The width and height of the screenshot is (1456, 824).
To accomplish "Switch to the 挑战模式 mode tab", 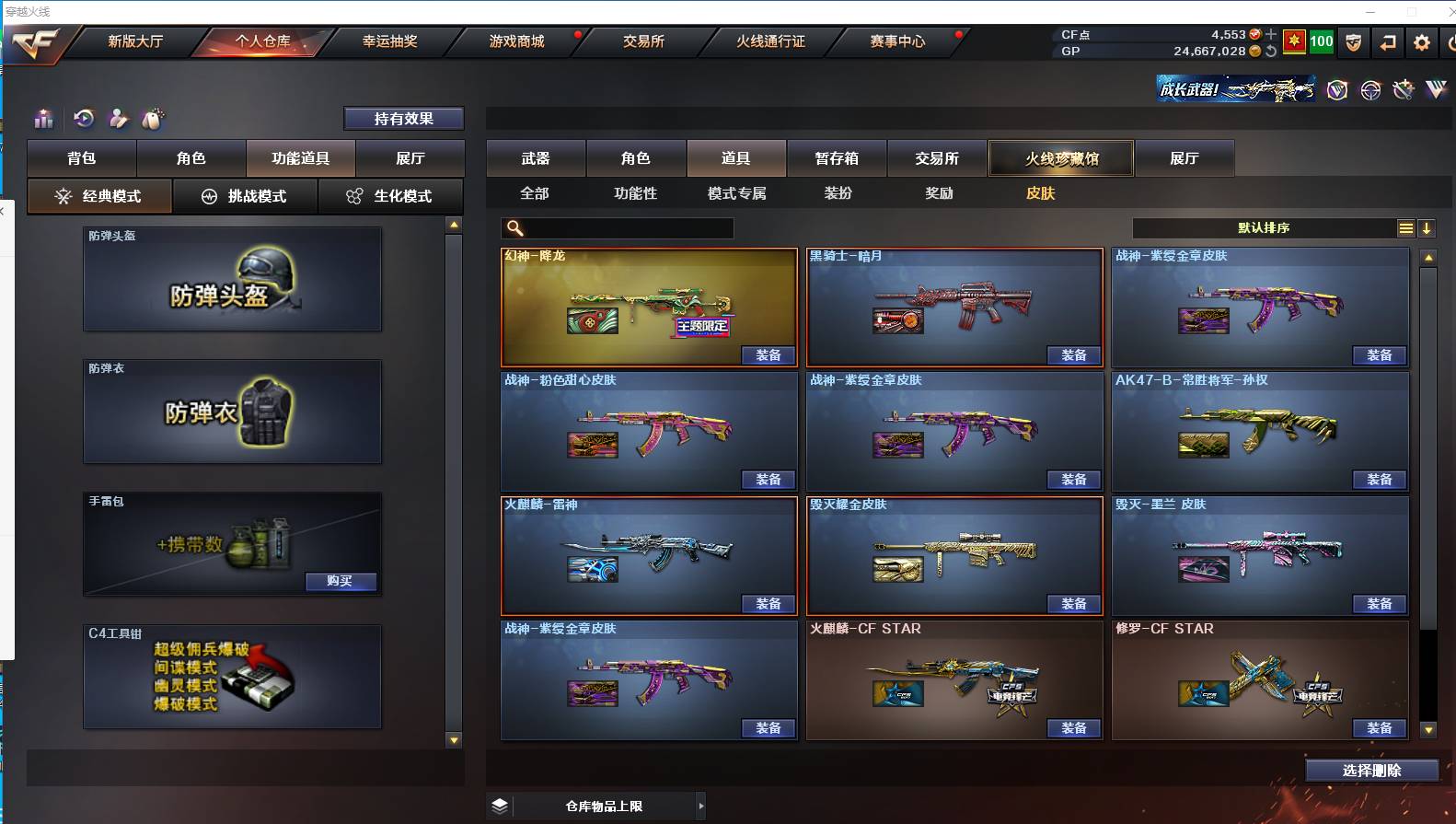I will (245, 196).
